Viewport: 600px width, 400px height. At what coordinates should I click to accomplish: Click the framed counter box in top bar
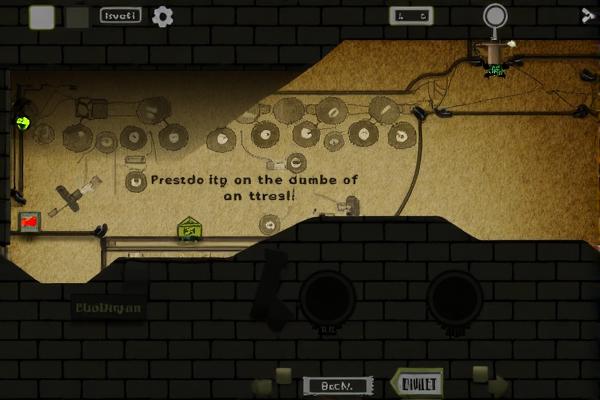412,15
